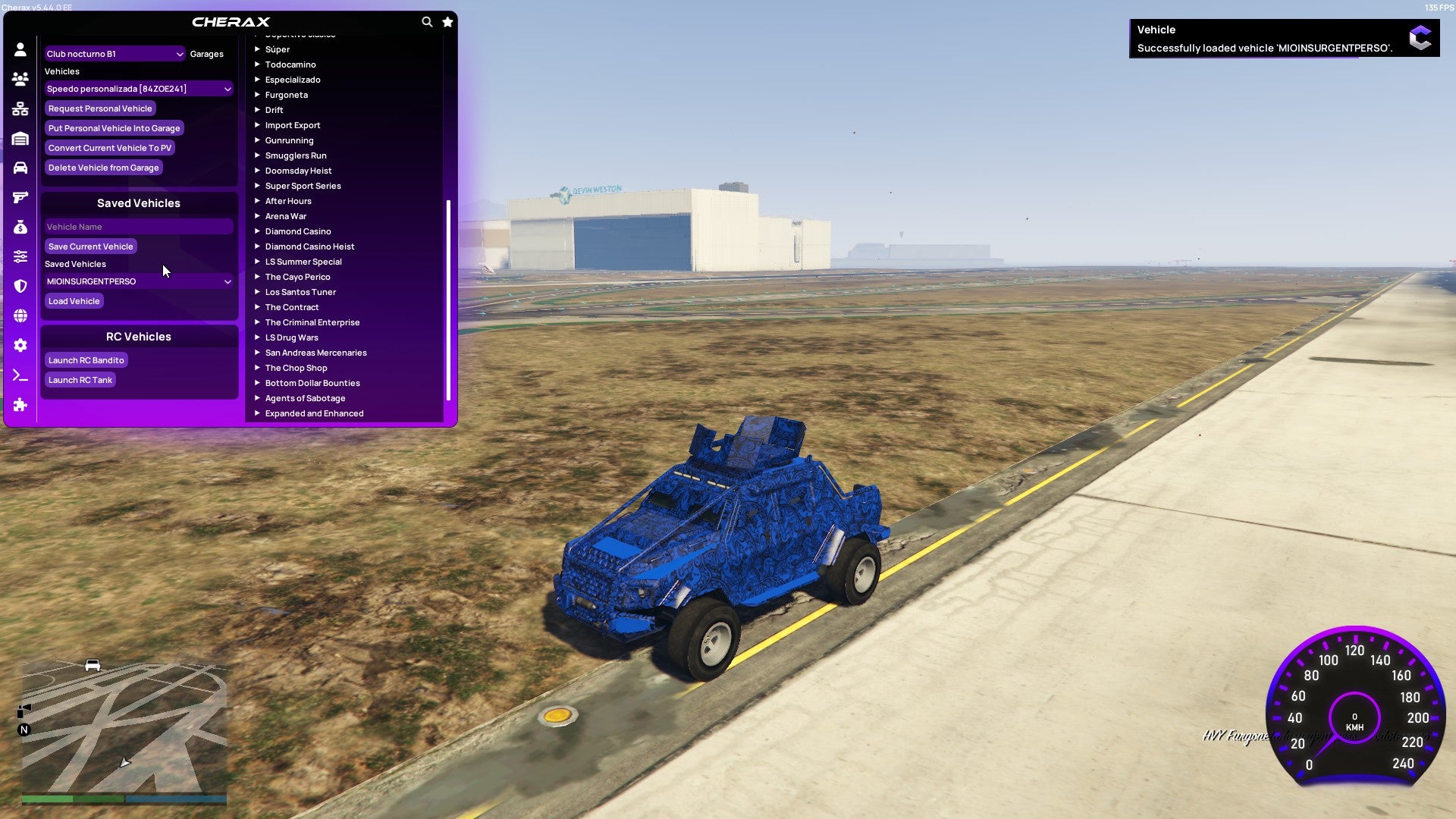This screenshot has height=819, width=1456.
Task: Expand The Cayo Perico category
Action: click(x=297, y=277)
